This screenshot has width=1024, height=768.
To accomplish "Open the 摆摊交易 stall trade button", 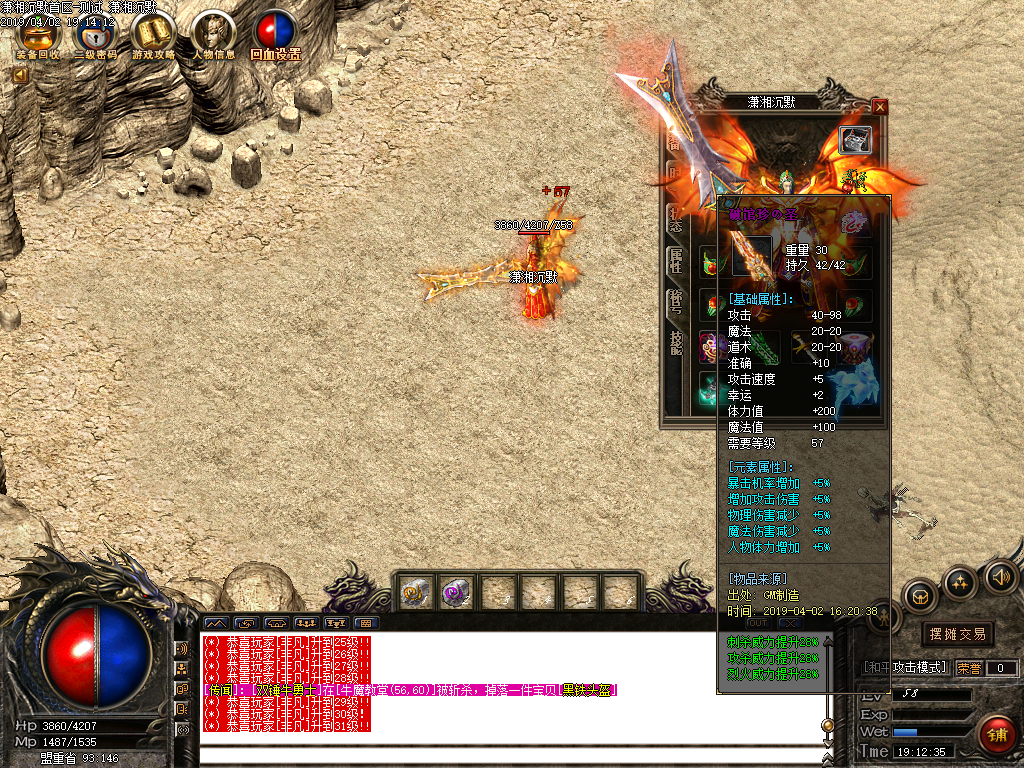I will (957, 634).
